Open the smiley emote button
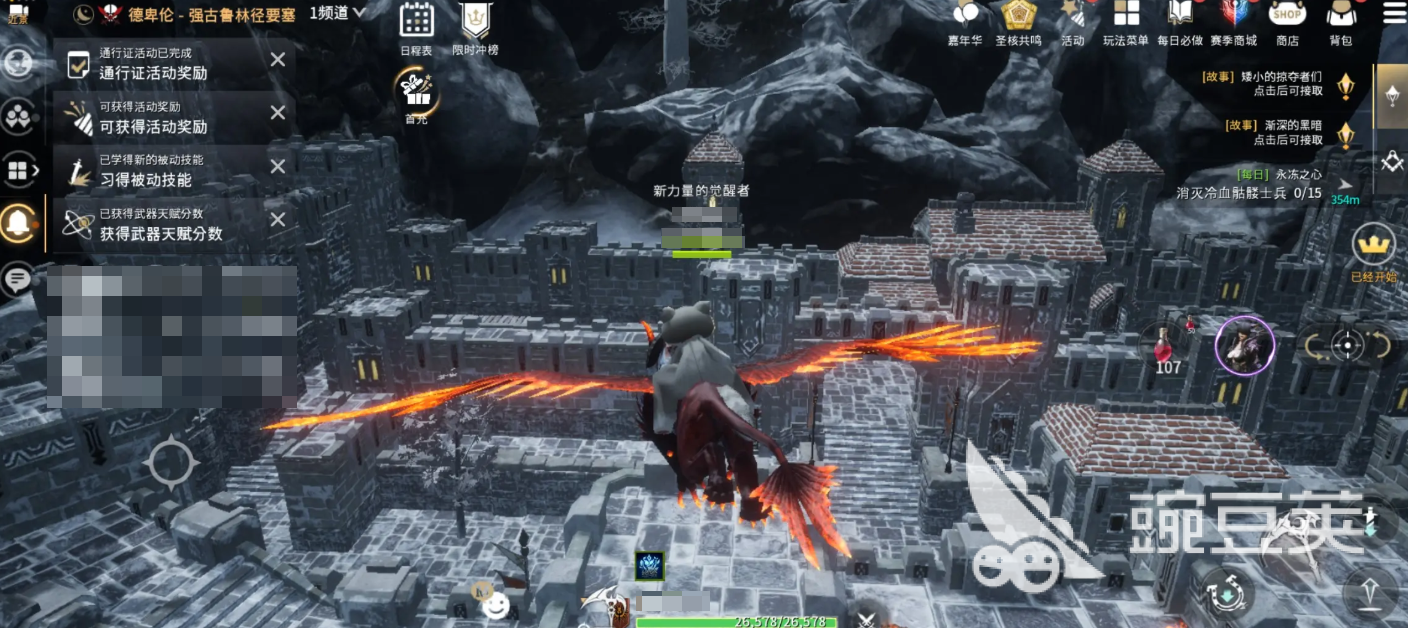The width and height of the screenshot is (1408, 628). click(494, 603)
